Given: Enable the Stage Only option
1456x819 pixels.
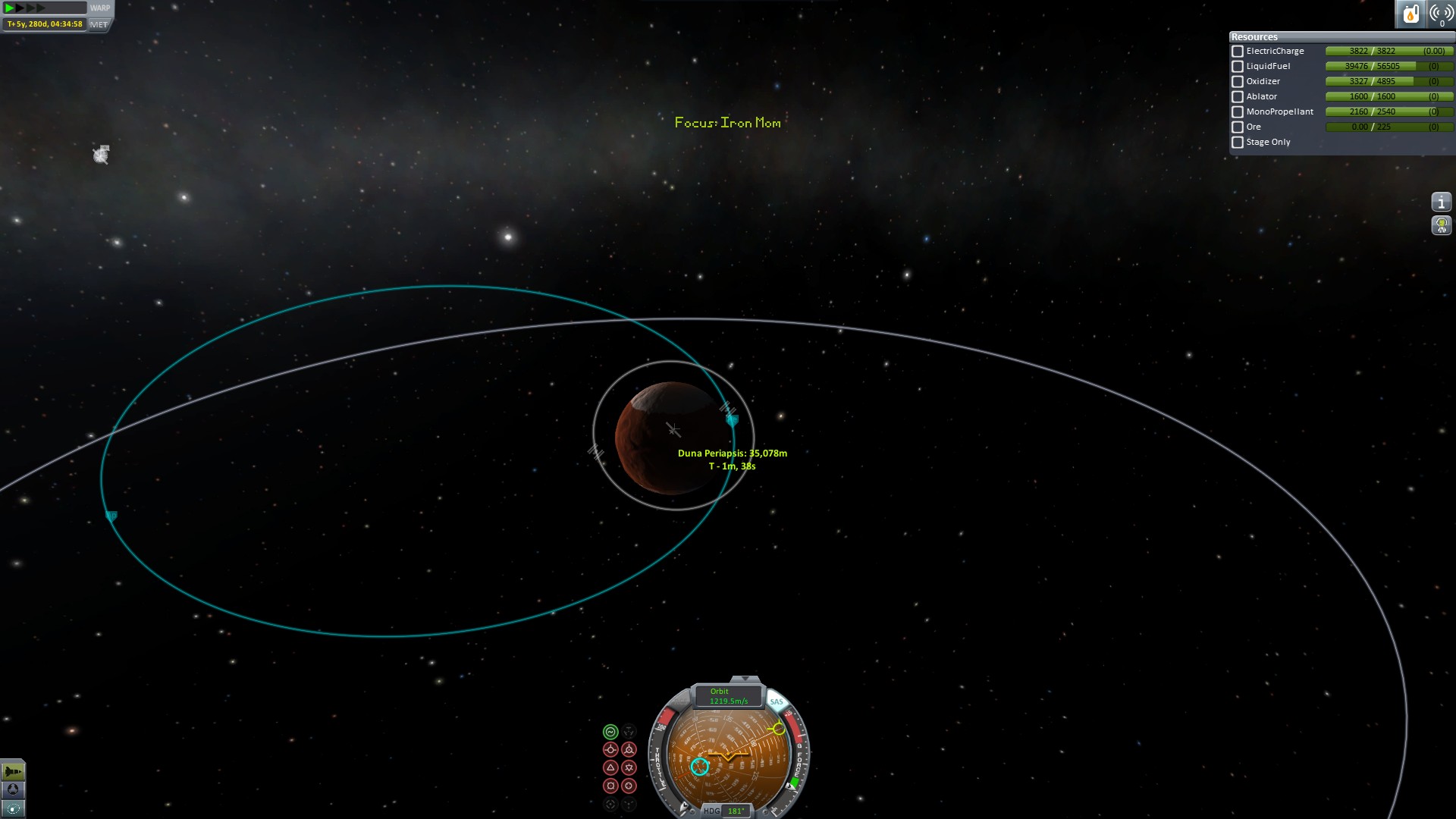Looking at the screenshot, I should click(1238, 143).
